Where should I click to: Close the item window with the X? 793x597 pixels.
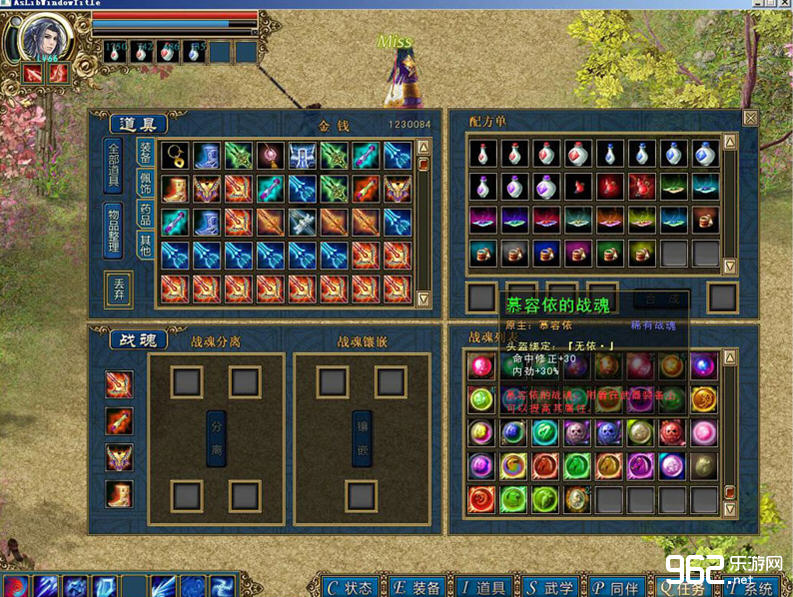(749, 118)
